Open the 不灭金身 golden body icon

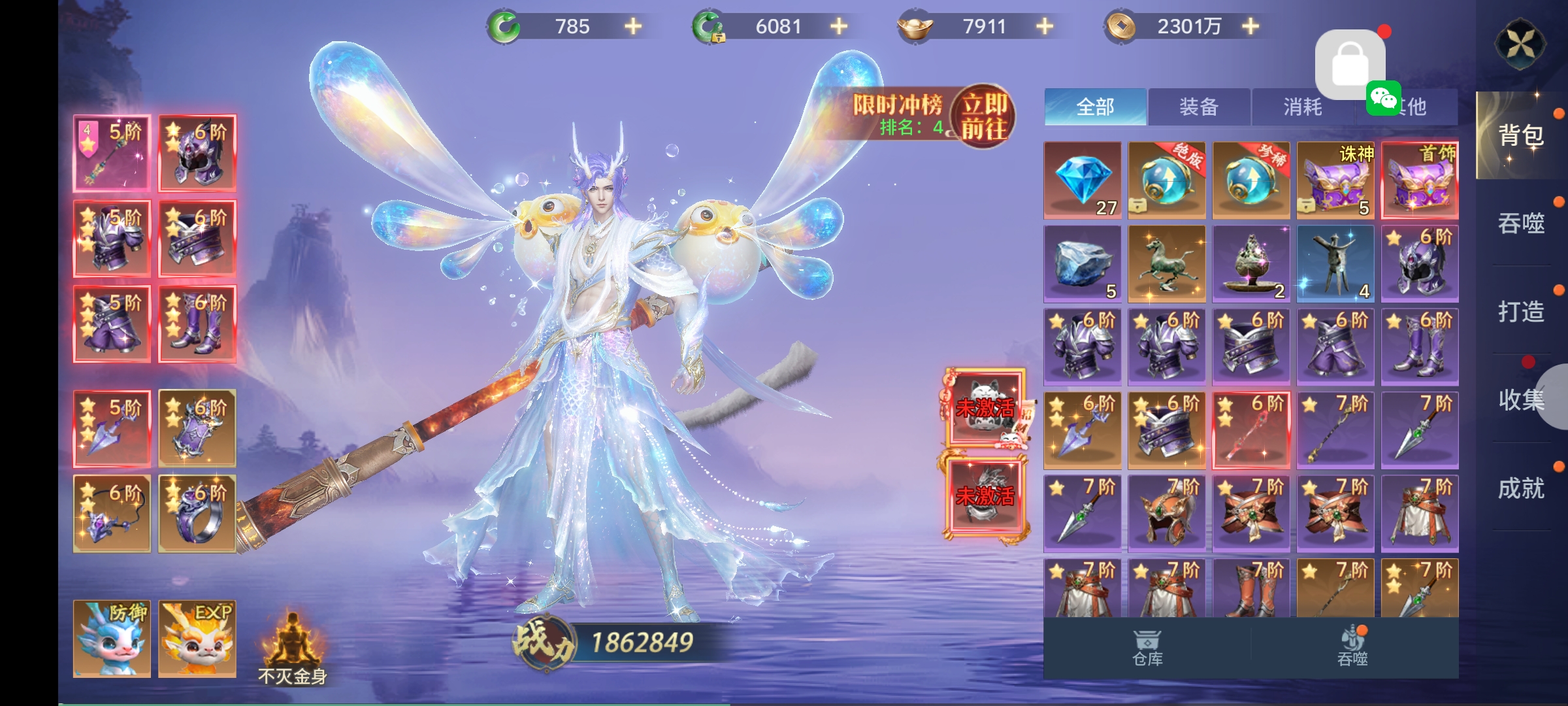click(x=292, y=647)
